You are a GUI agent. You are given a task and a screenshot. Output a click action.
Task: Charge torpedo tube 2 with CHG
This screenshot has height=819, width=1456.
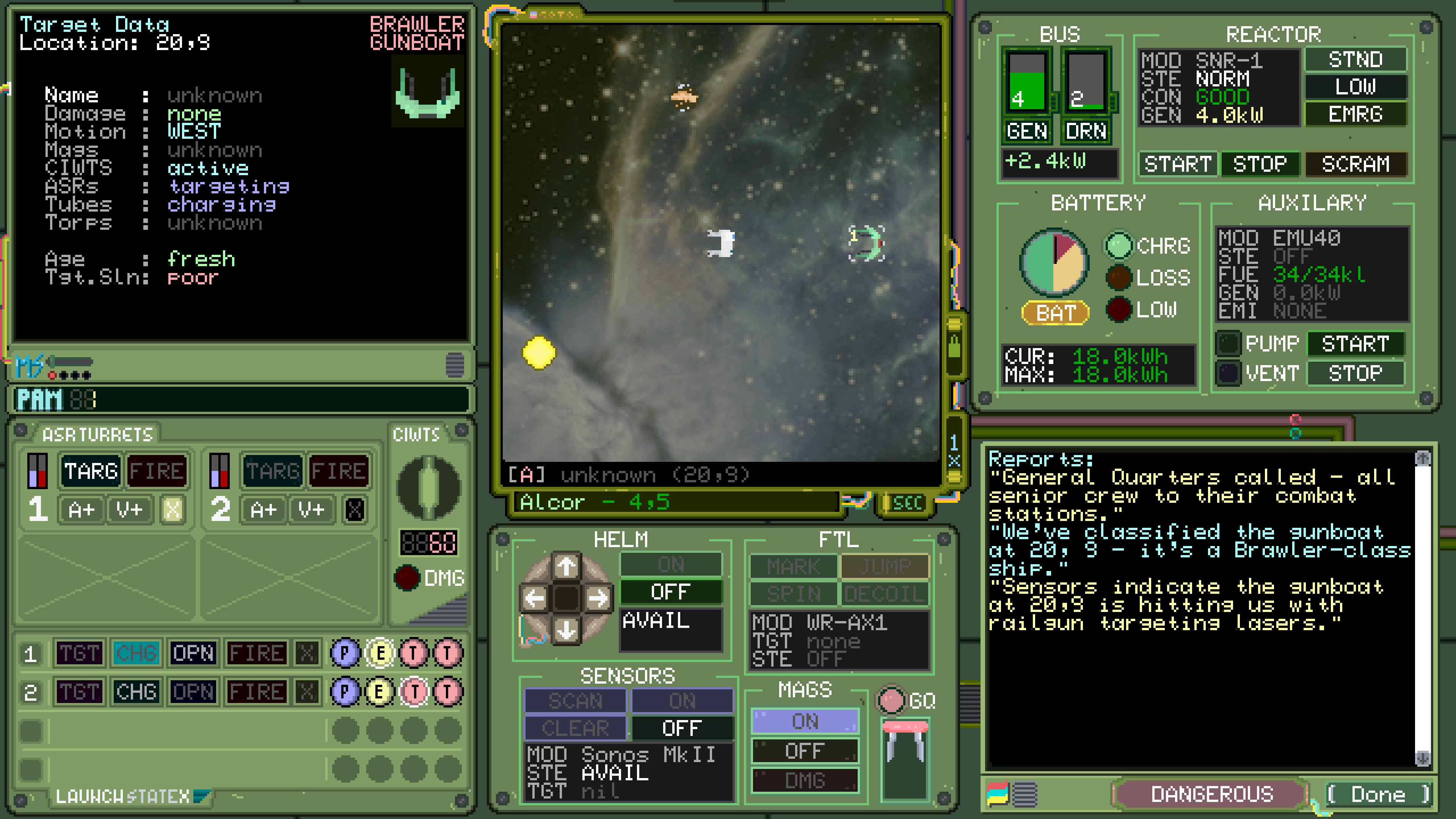[136, 692]
